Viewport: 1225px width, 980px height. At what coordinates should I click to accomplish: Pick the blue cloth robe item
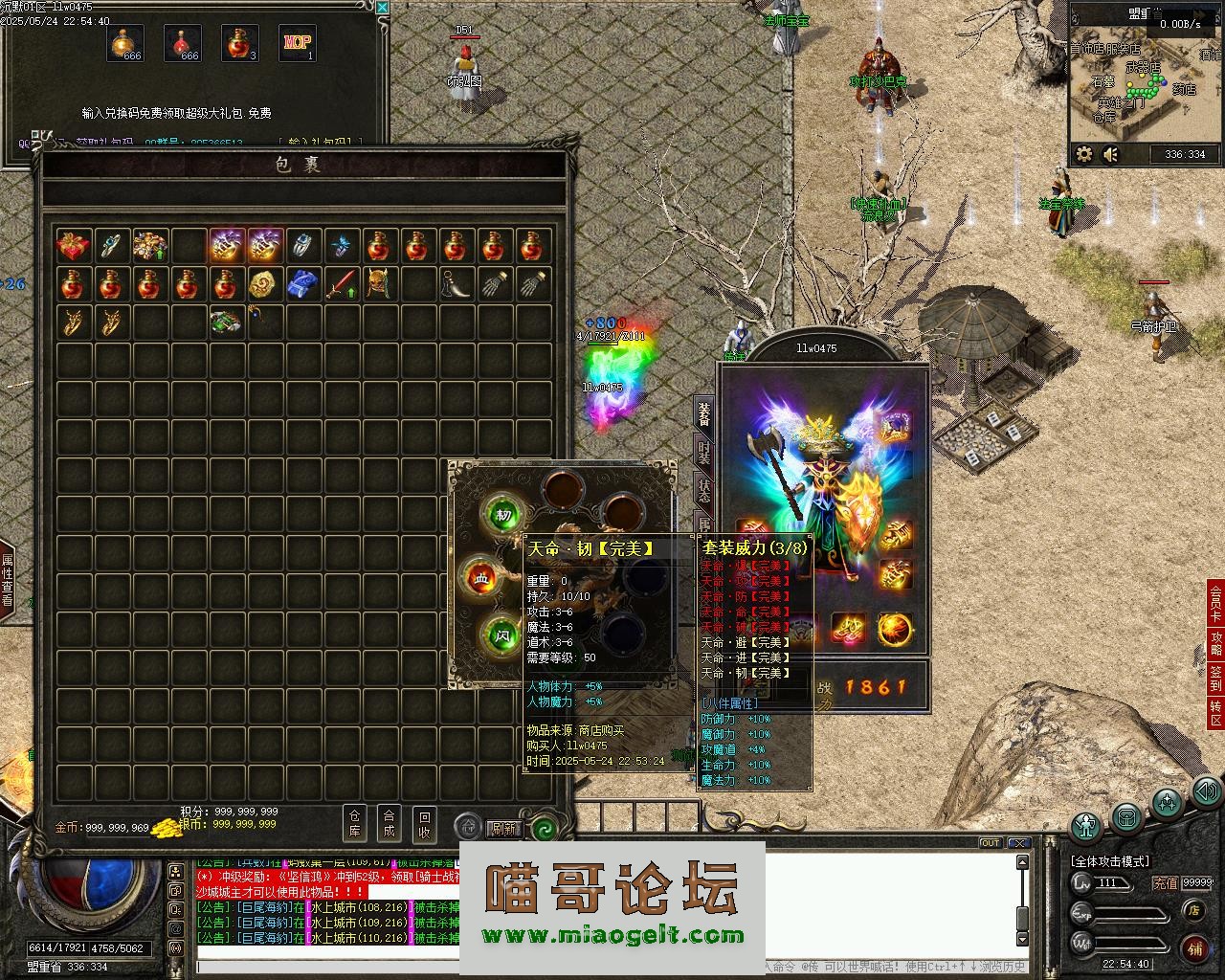click(x=302, y=284)
